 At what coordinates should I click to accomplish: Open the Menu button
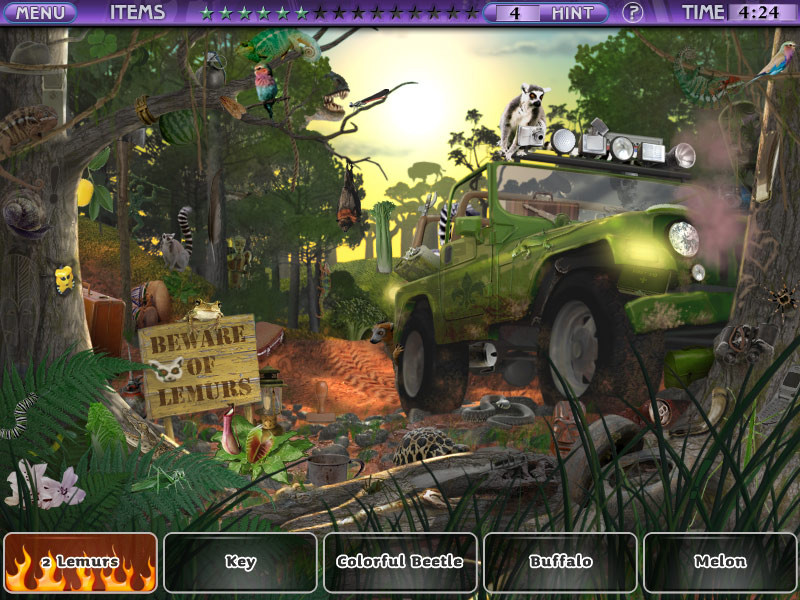click(x=40, y=13)
